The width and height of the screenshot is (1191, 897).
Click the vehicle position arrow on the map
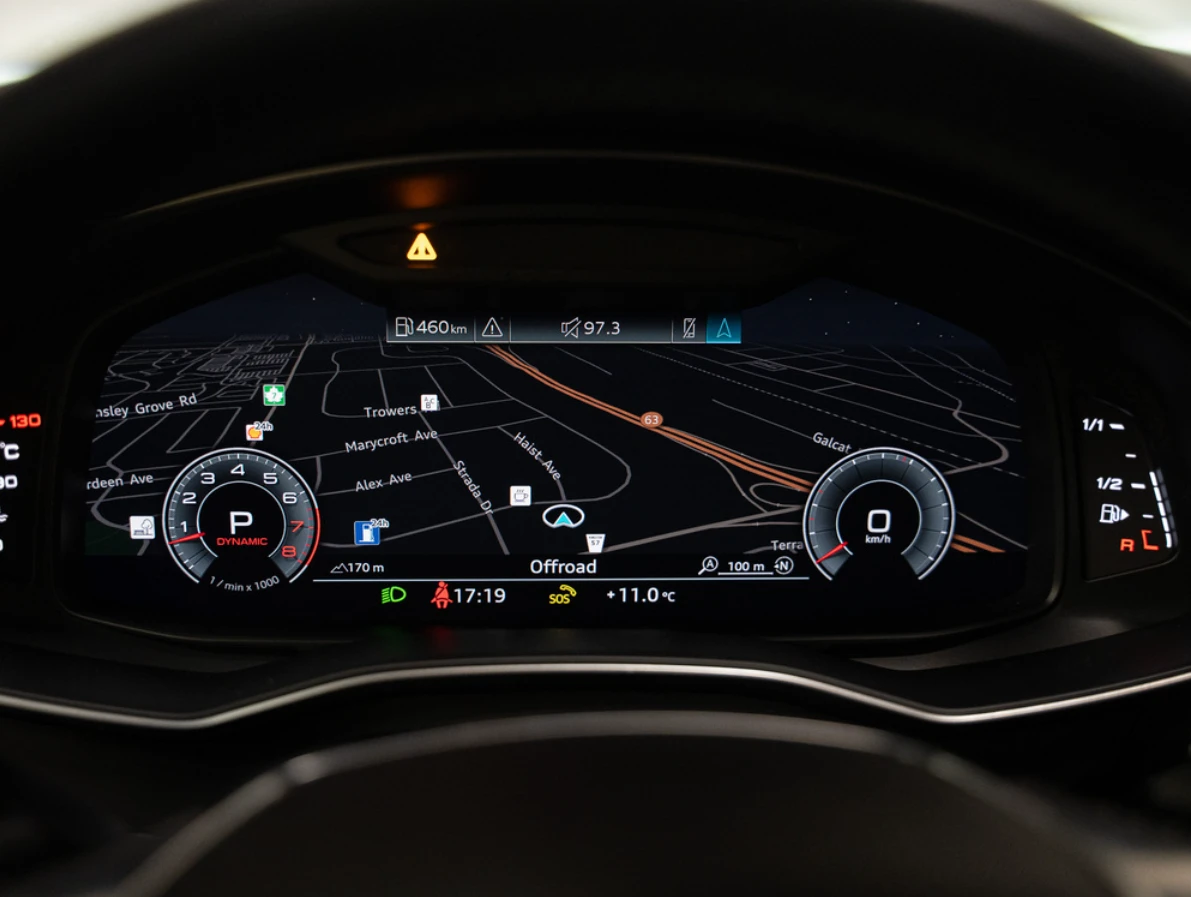563,517
